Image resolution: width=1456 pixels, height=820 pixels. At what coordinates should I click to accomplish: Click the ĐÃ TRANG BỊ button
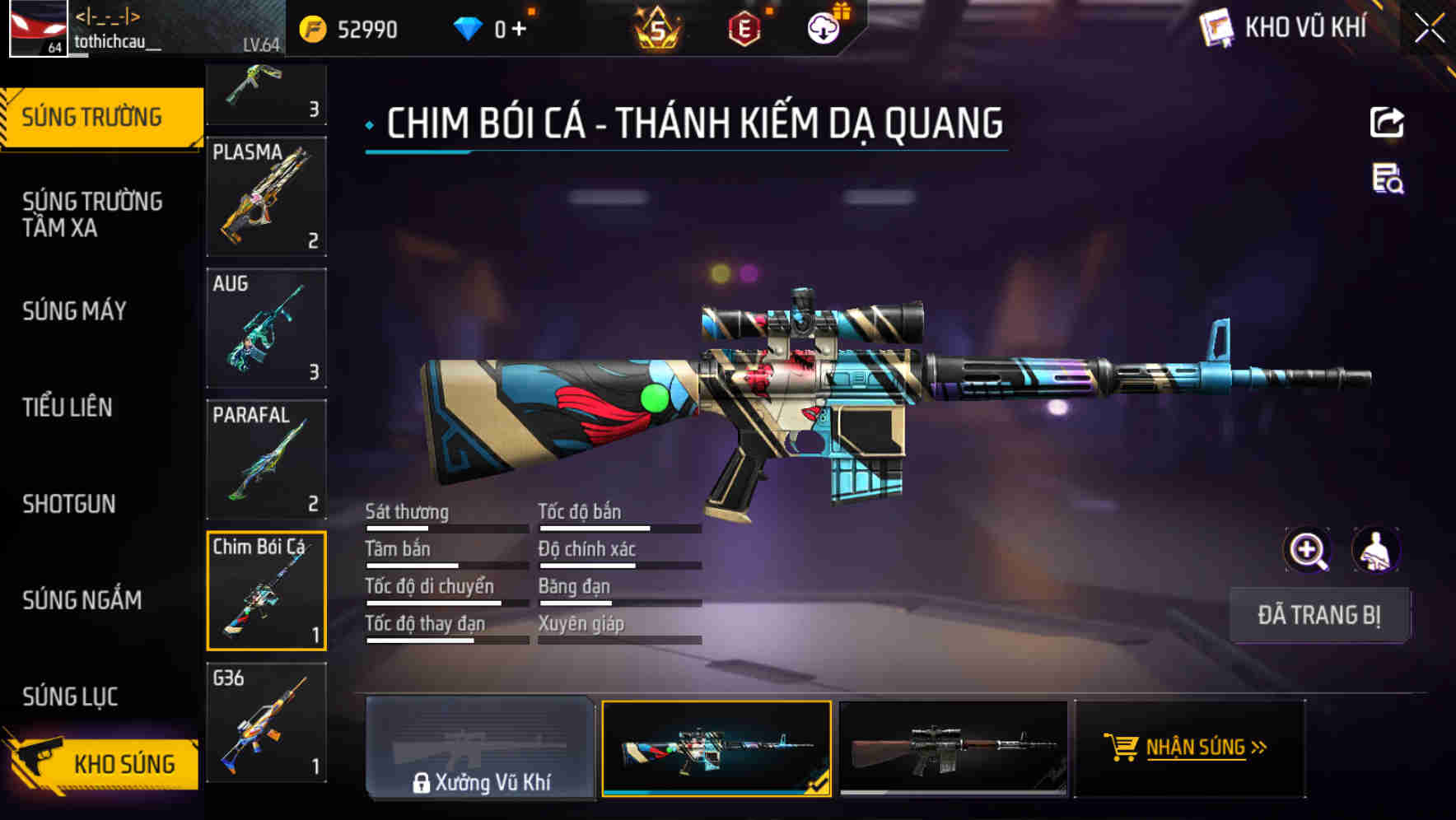click(x=1319, y=614)
